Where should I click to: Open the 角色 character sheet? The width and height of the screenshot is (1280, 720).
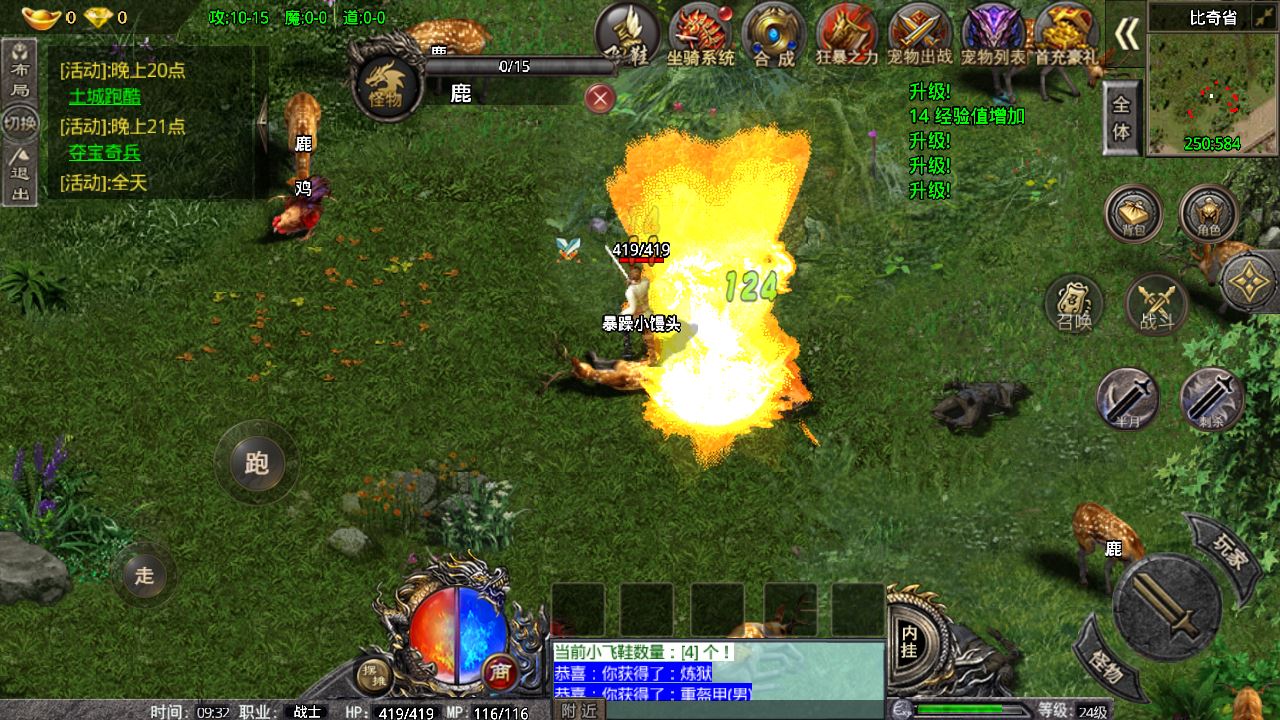point(1208,213)
